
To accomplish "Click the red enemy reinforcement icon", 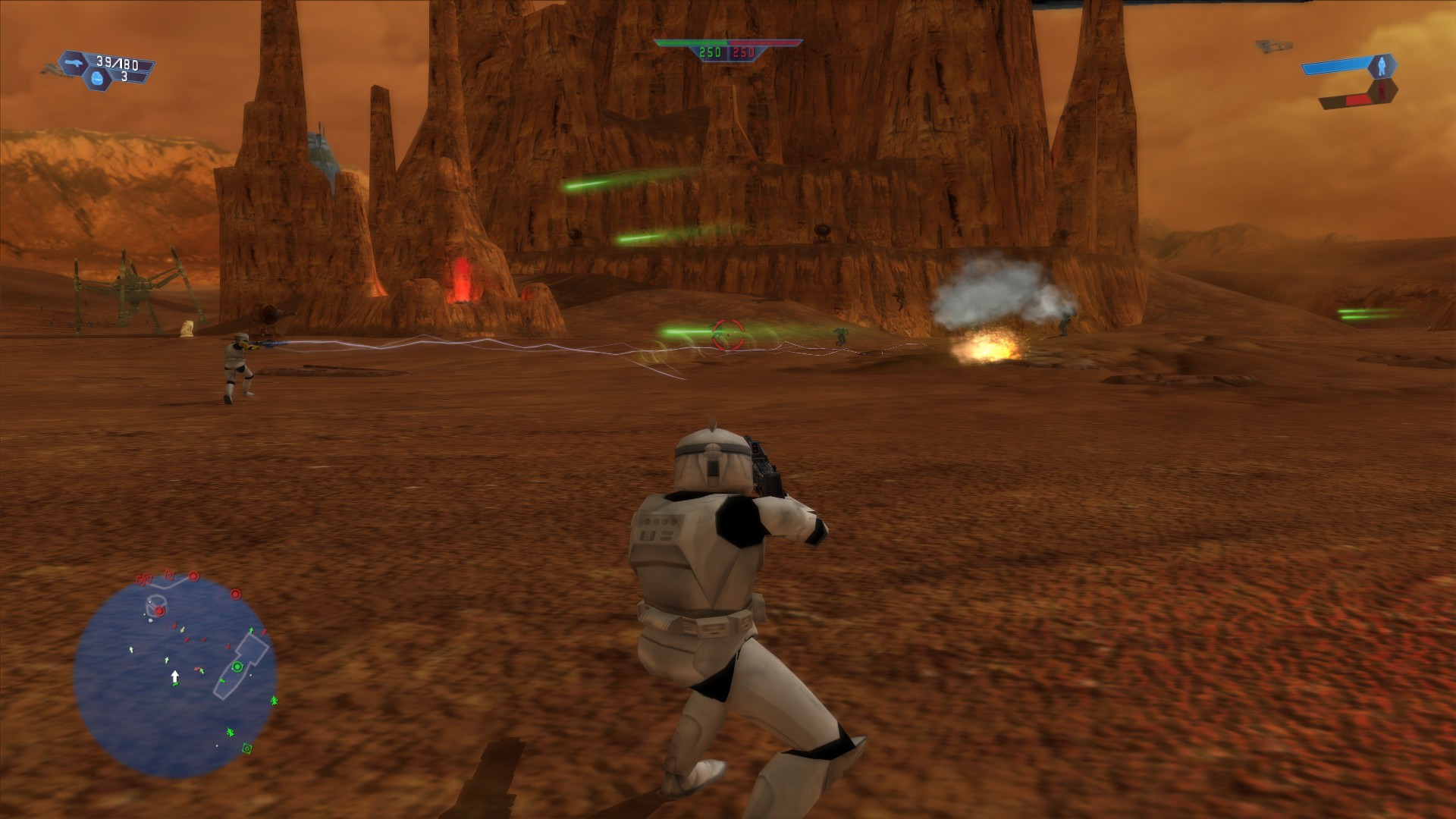I will coord(1382,91).
